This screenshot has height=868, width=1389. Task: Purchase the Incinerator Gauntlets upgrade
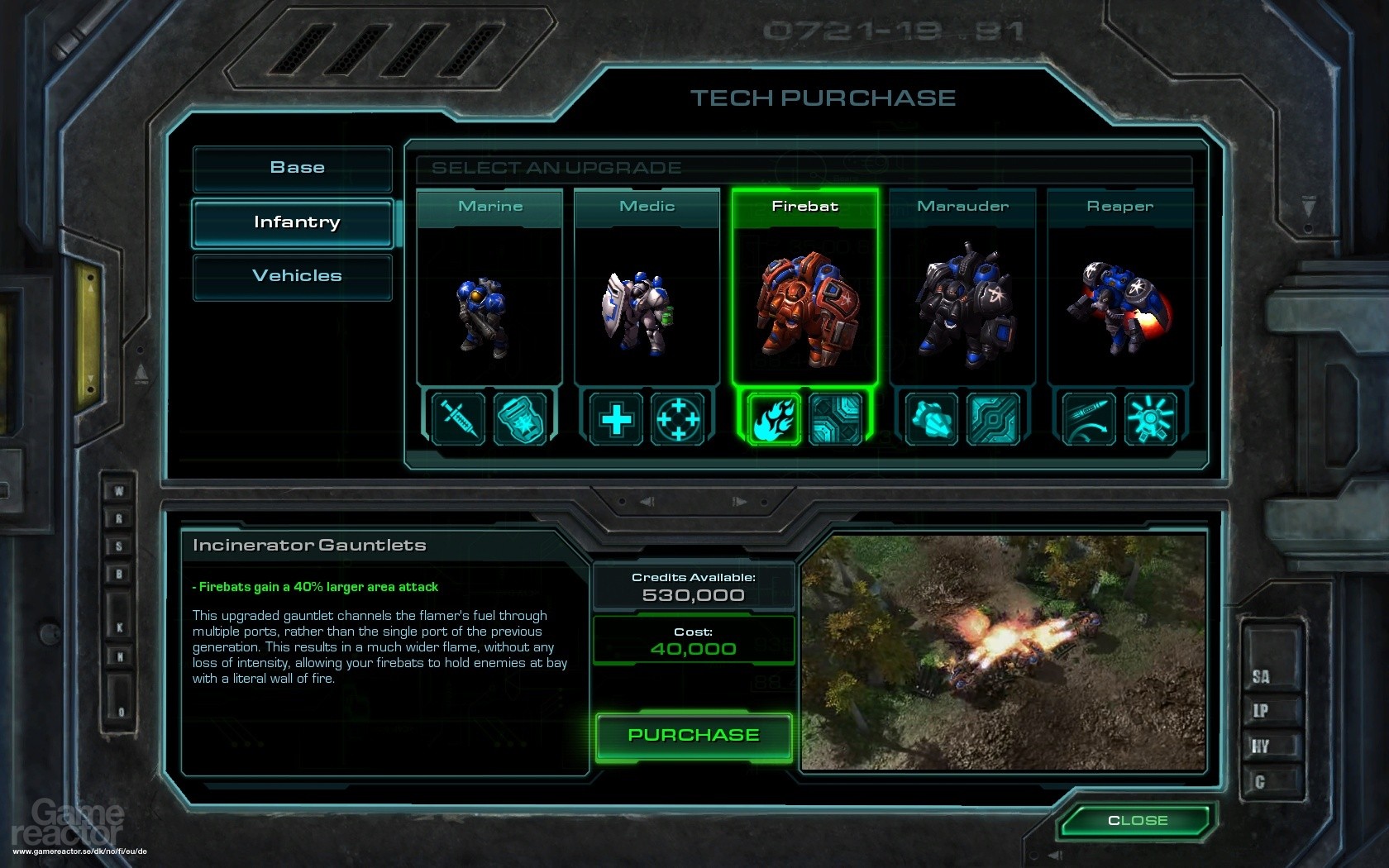[694, 736]
